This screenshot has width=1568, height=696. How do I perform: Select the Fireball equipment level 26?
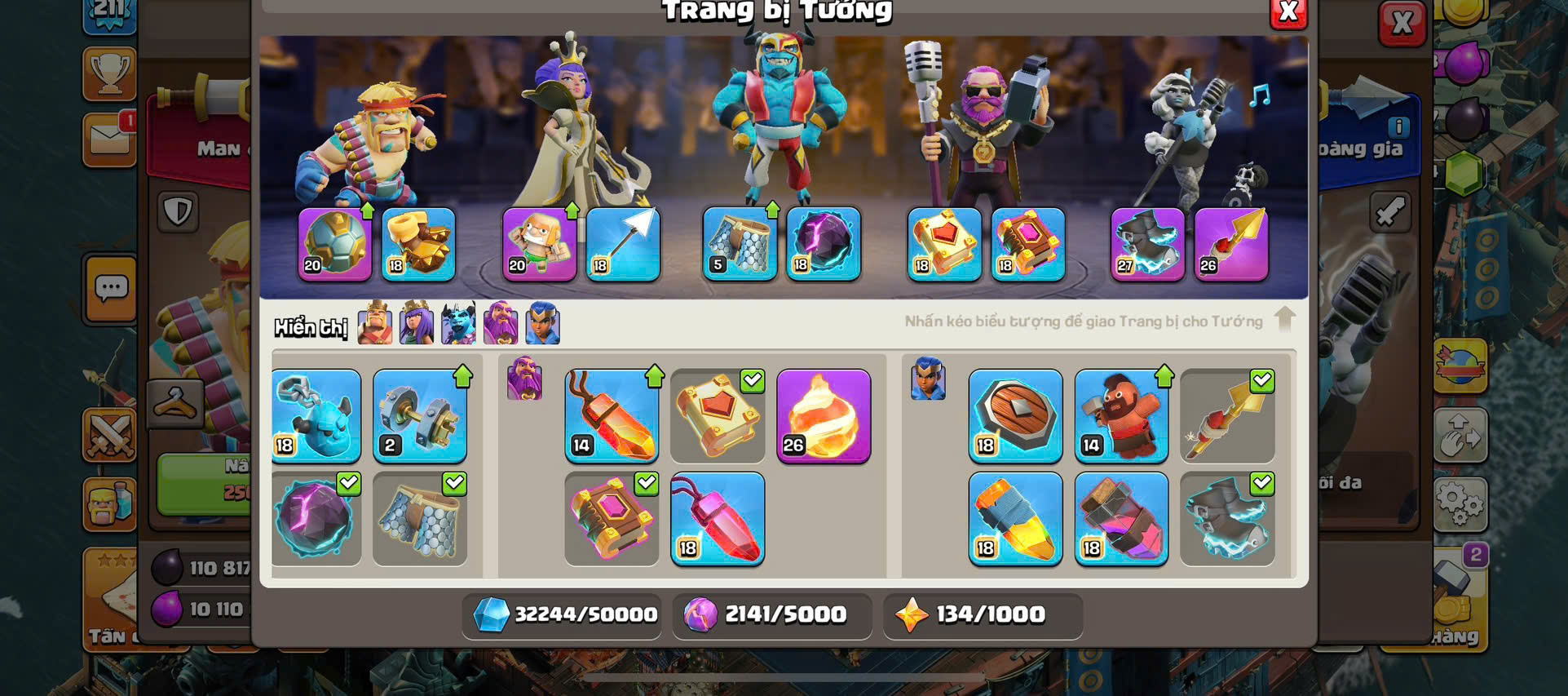tap(824, 416)
